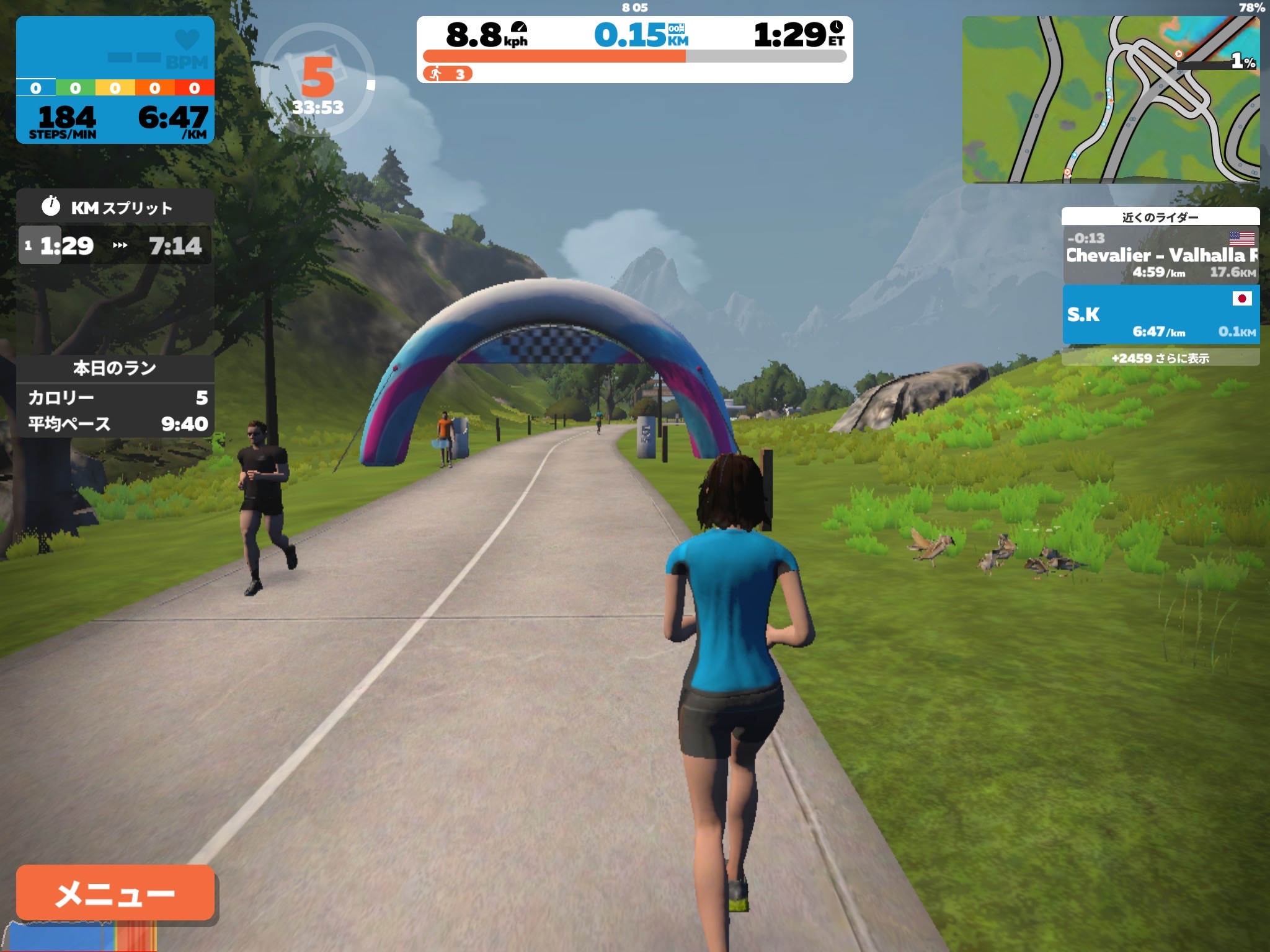Toggle the heart rate zone bar display
The height and width of the screenshot is (952, 1270).
point(115,88)
